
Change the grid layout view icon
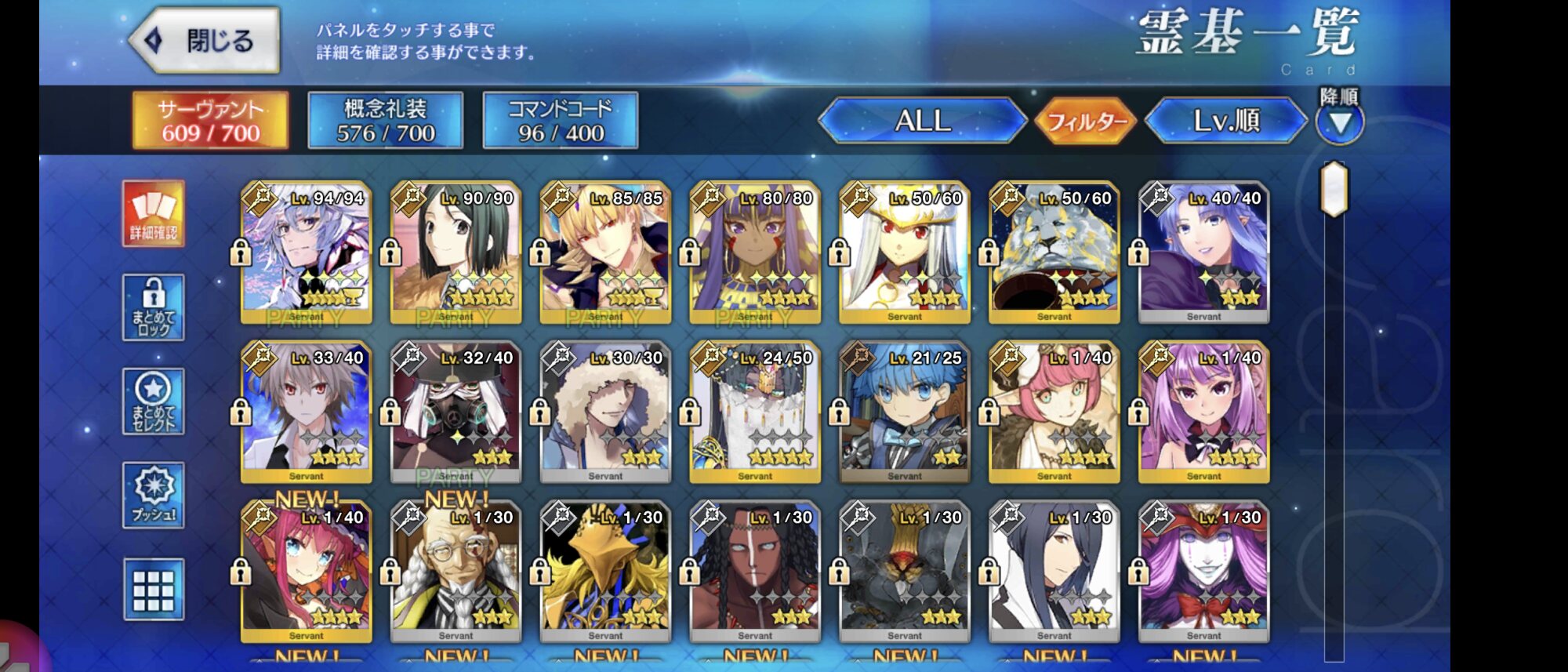[154, 590]
